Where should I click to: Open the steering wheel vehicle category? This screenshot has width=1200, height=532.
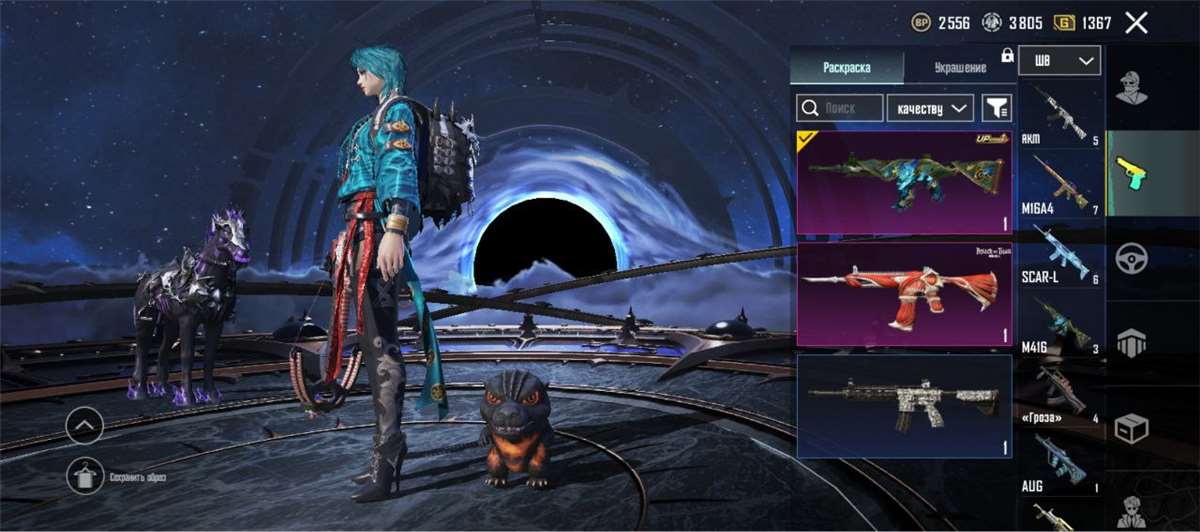click(x=1131, y=258)
